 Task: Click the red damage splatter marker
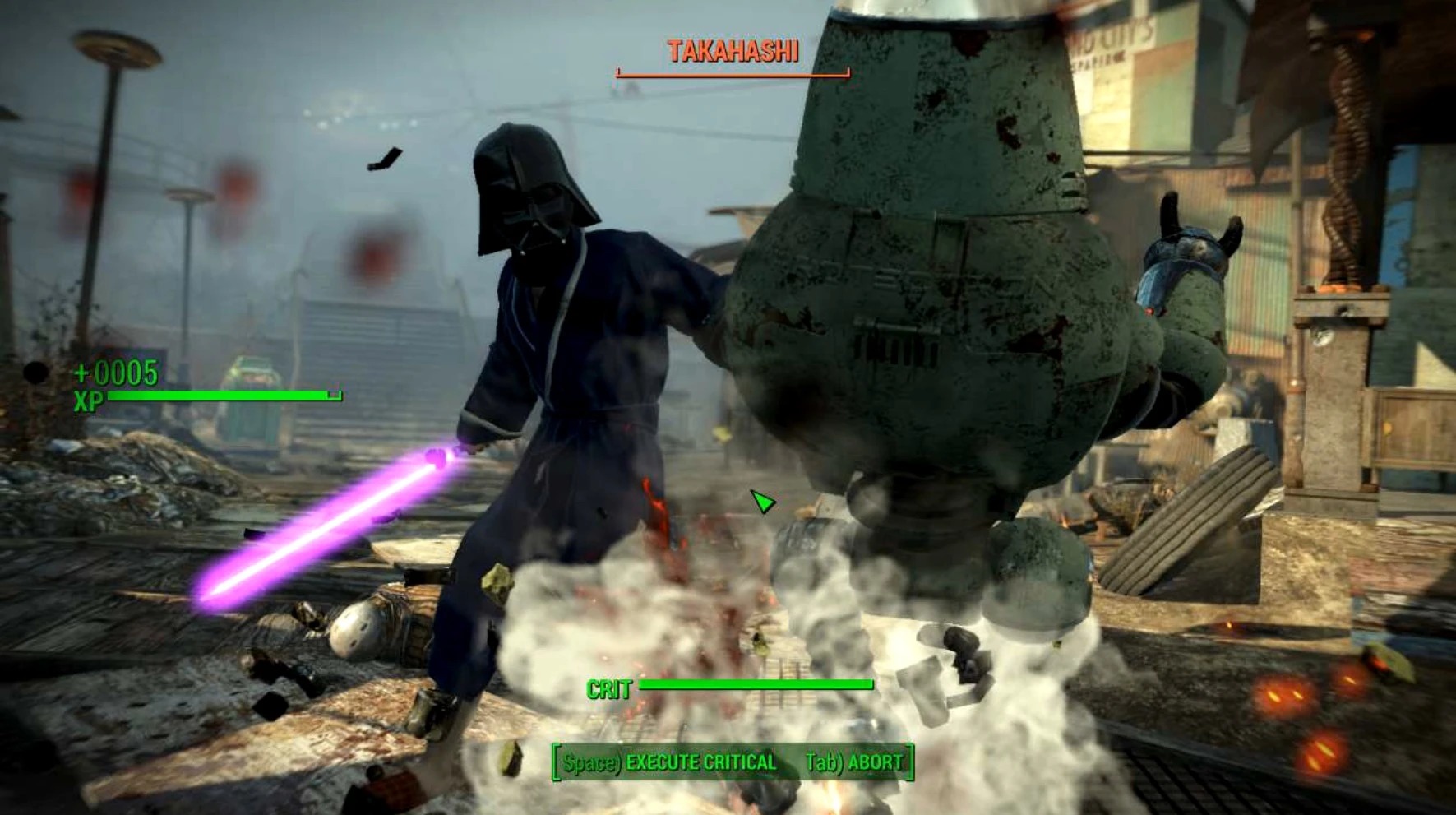(x=233, y=187)
